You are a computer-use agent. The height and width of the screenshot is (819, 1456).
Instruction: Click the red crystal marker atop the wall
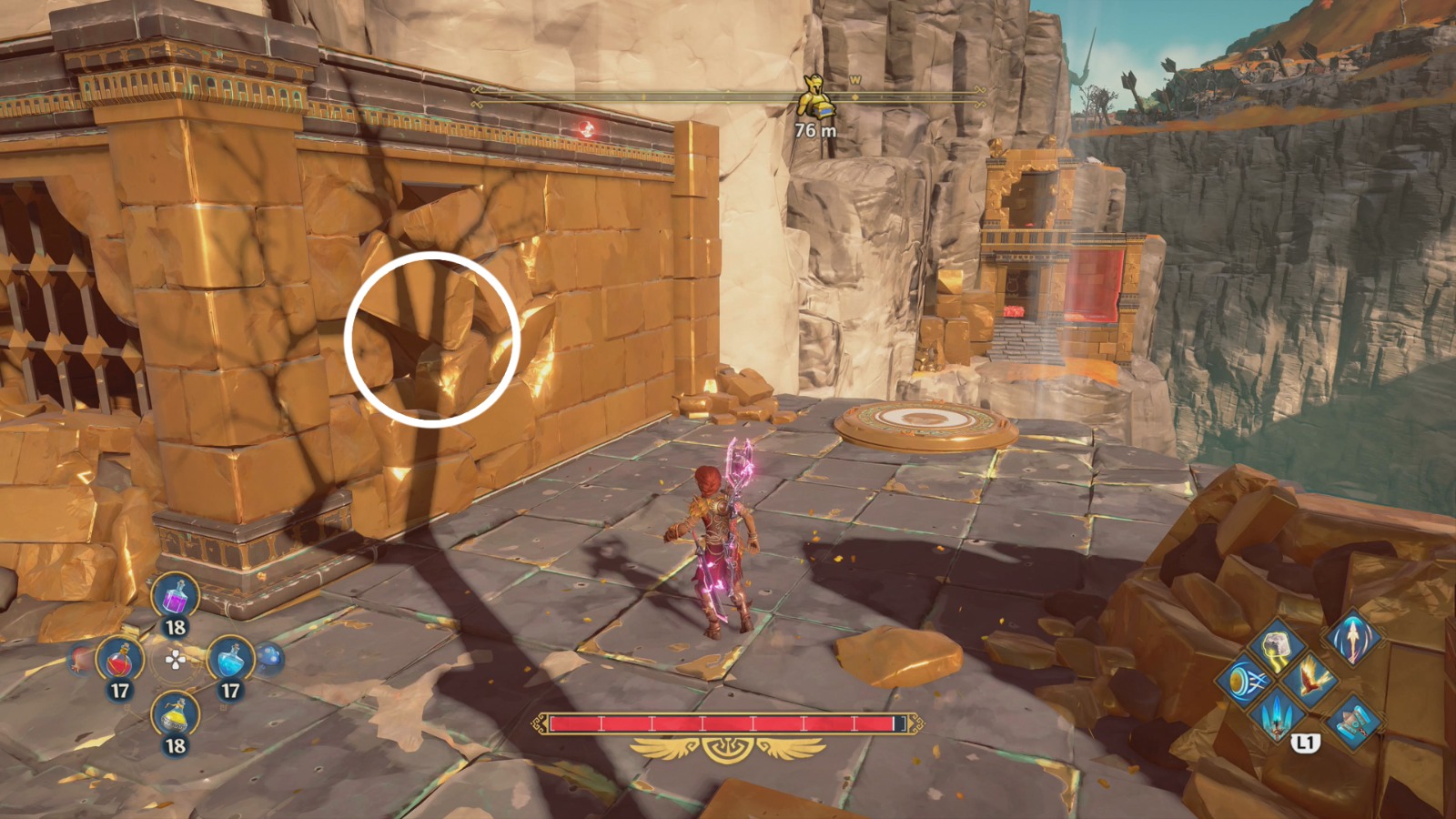click(585, 128)
